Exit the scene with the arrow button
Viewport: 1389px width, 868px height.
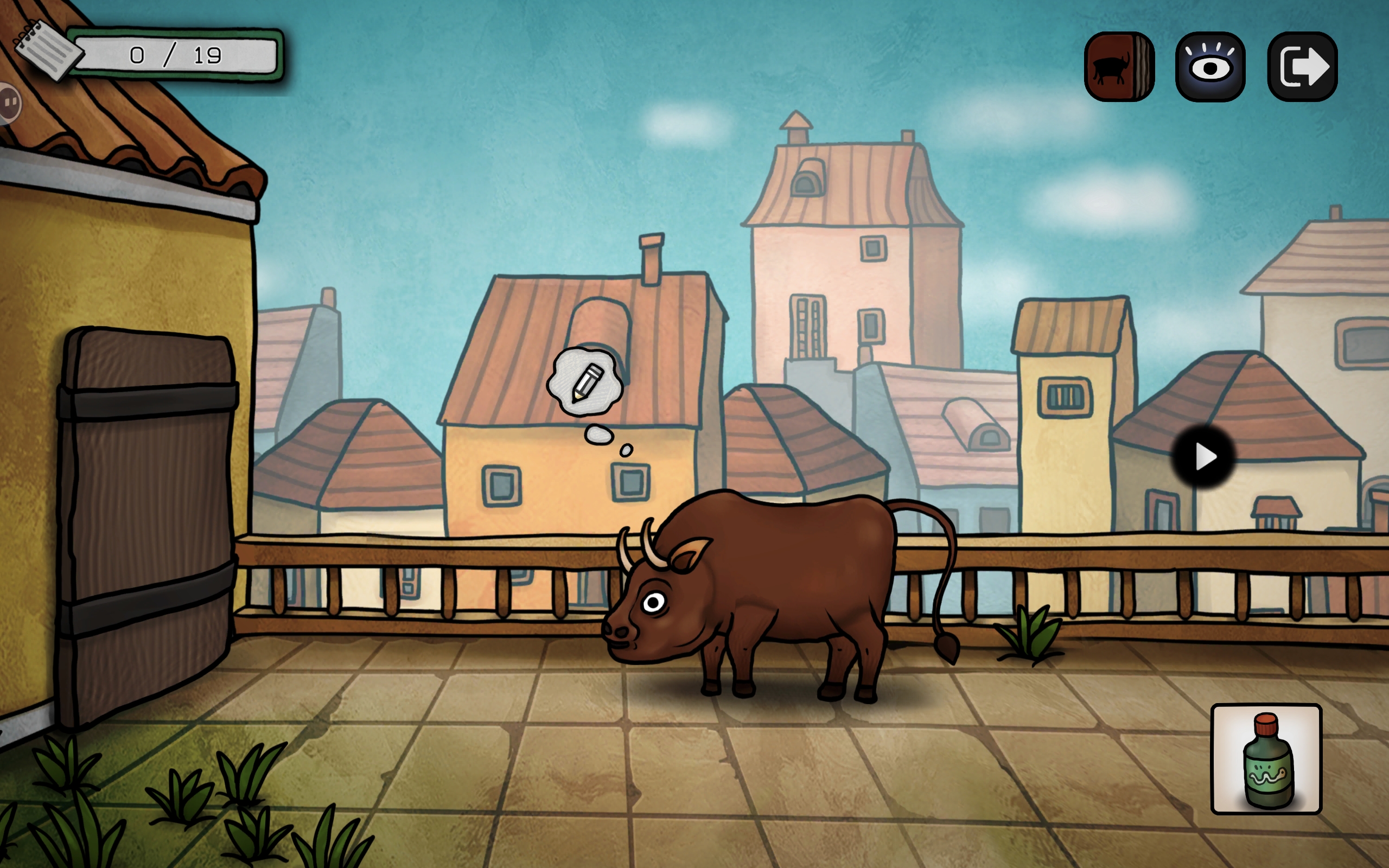point(1302,67)
